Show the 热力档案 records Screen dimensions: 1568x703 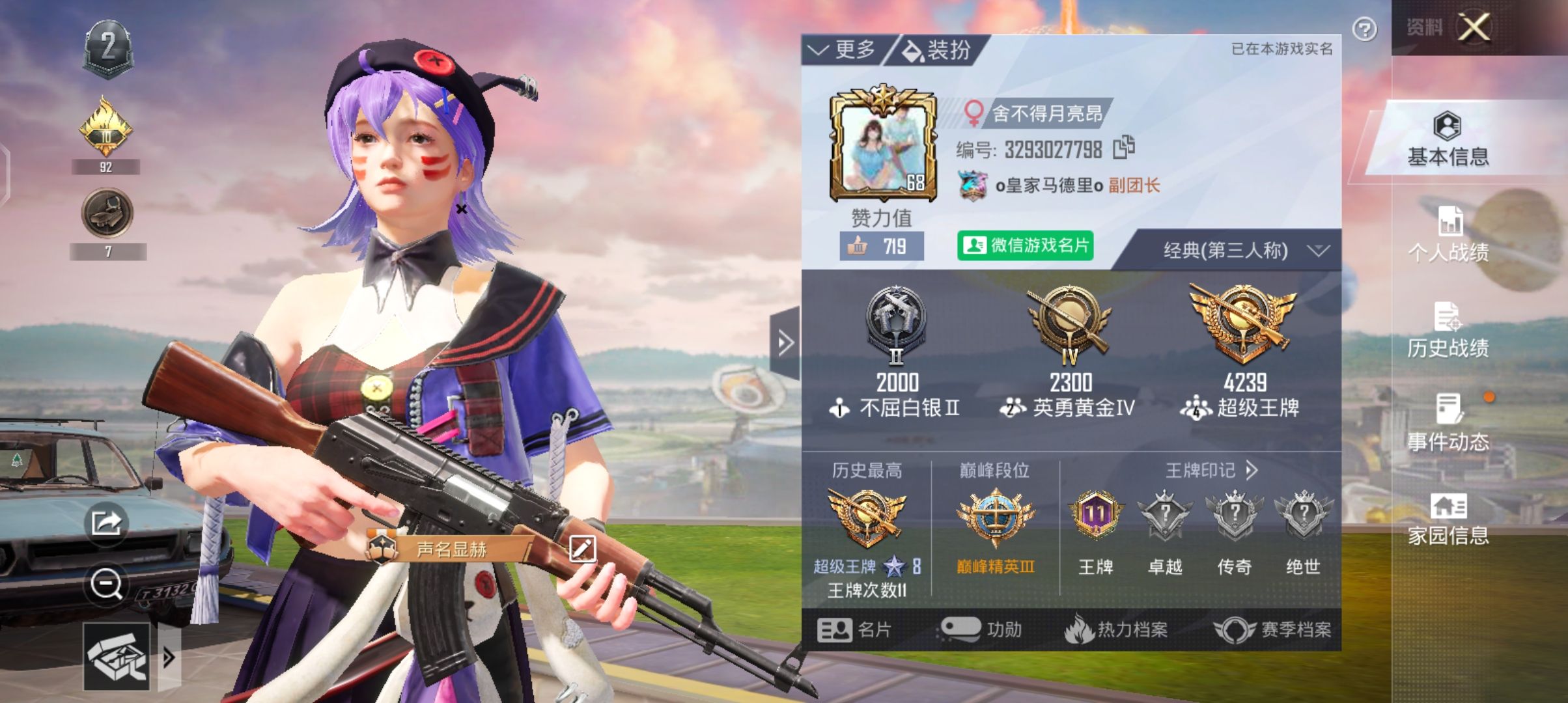tap(1115, 629)
